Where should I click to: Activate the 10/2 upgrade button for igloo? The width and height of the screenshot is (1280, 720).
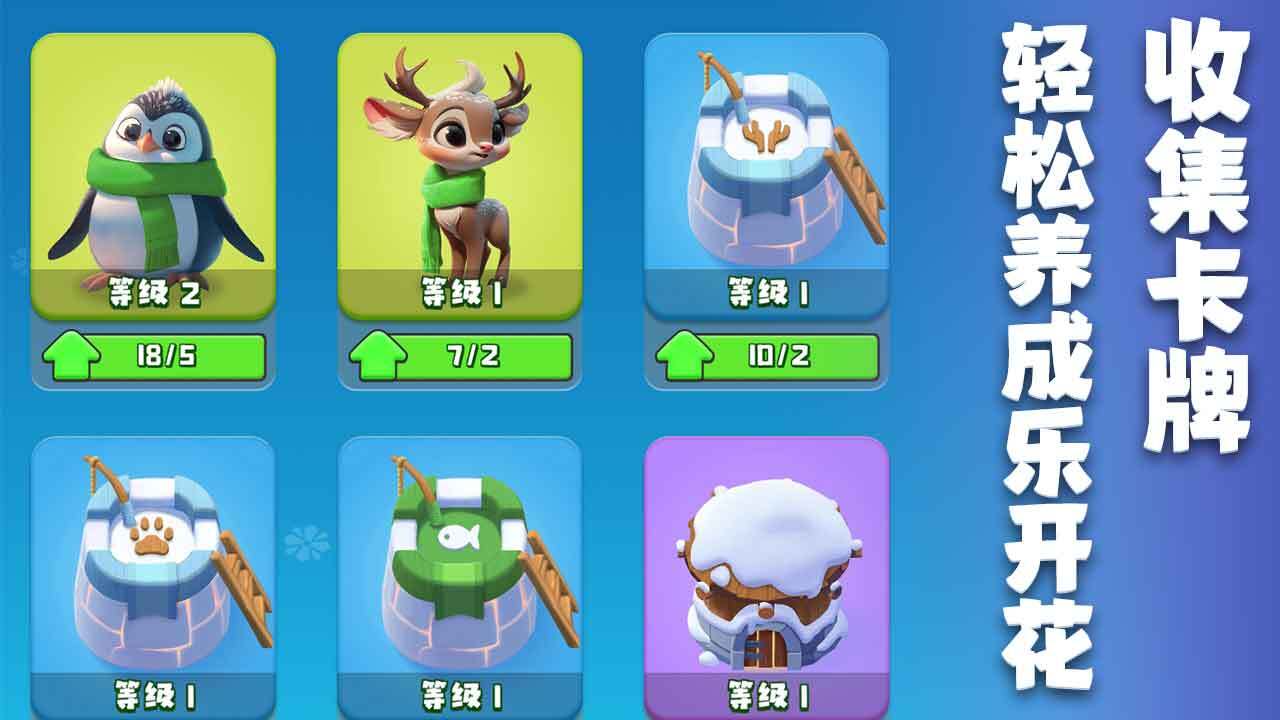(767, 357)
